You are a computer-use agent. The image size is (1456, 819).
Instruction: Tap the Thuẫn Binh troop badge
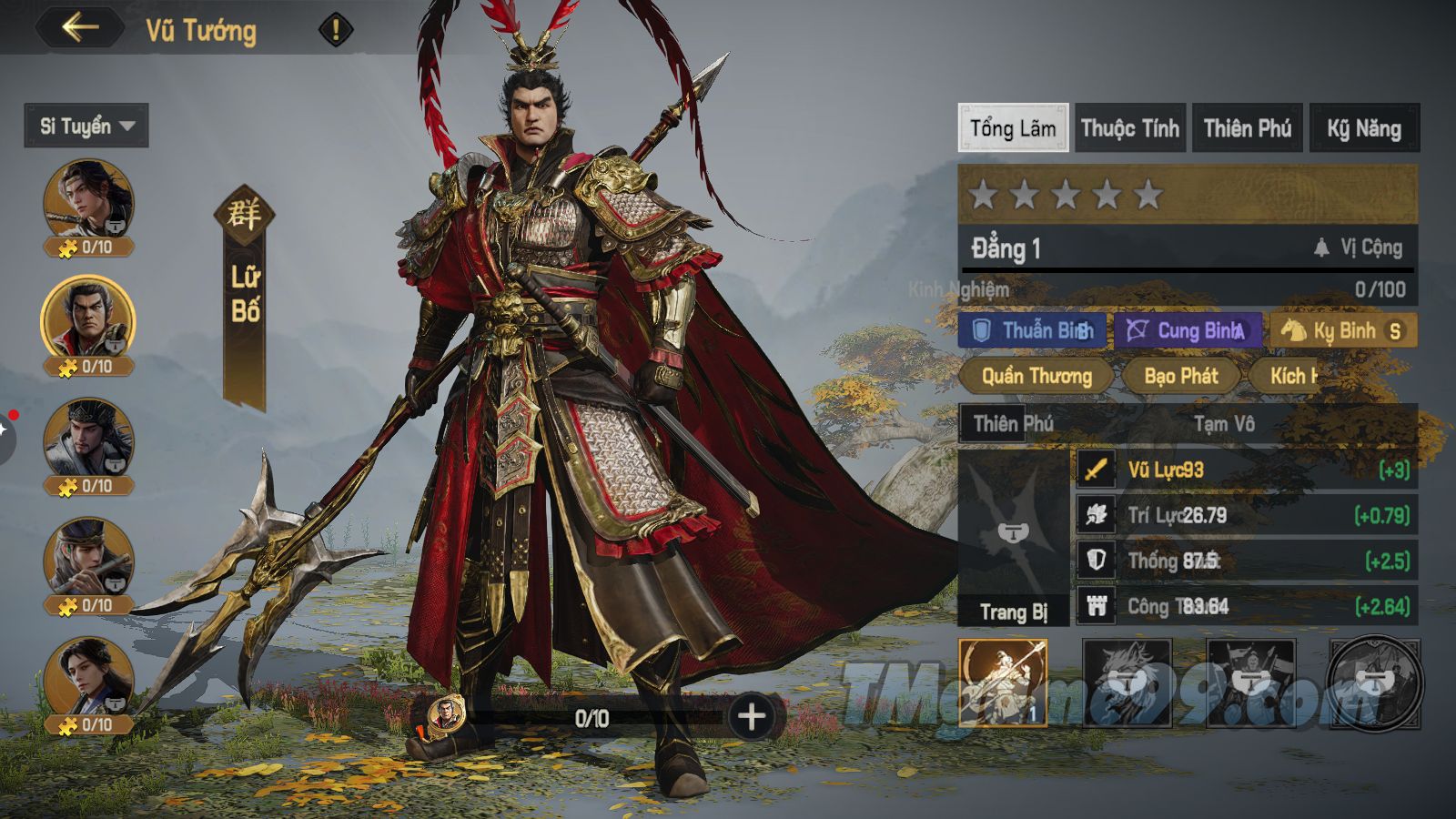tap(1033, 330)
